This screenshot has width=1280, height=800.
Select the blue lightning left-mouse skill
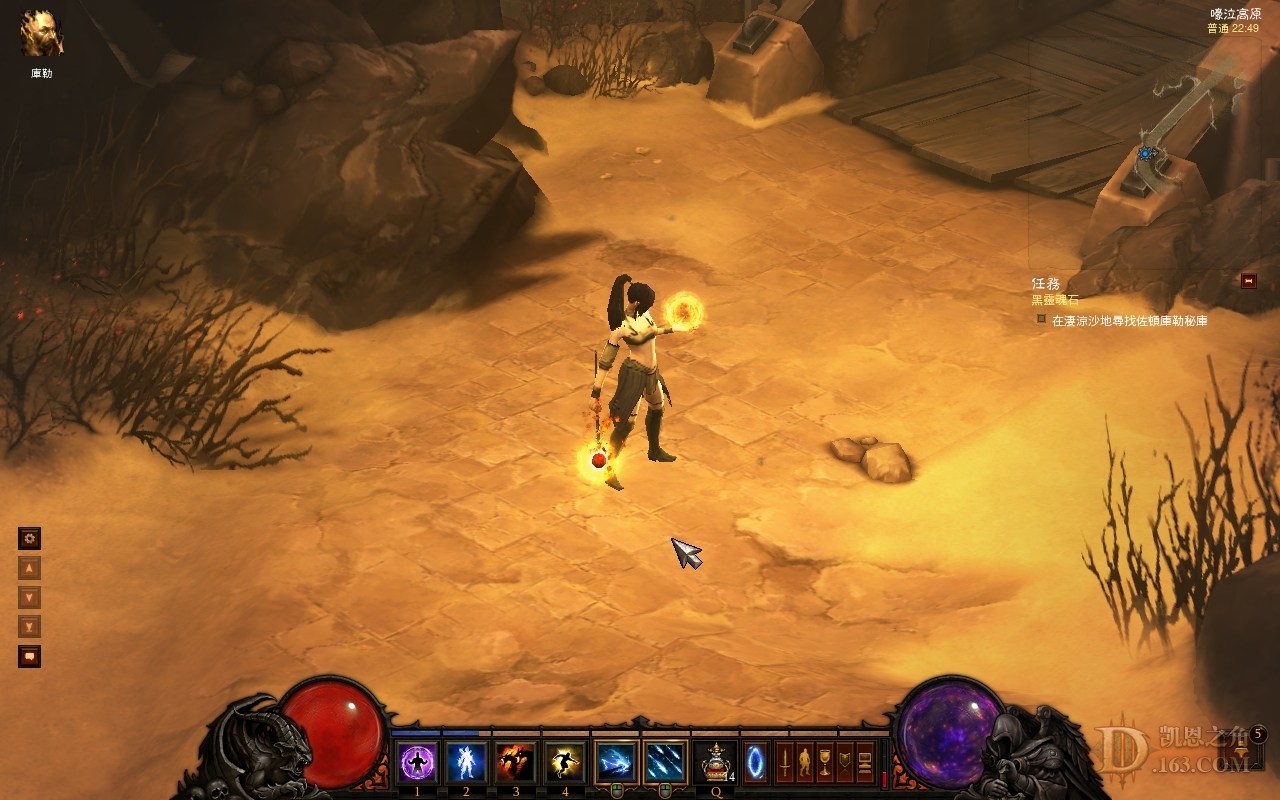point(615,762)
